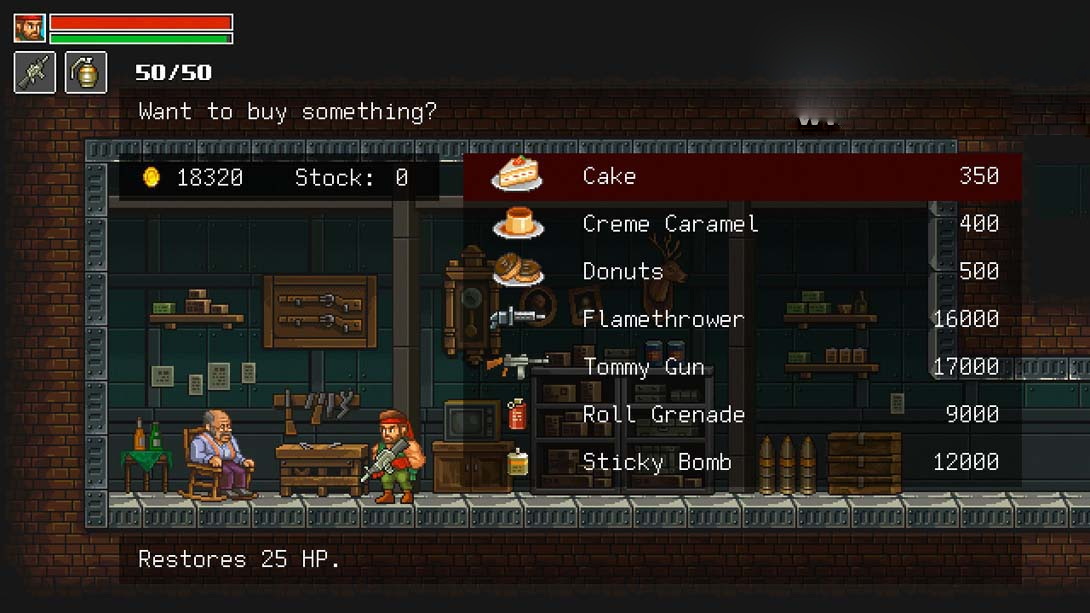Pick the Sticky Bomb entry

tap(741, 462)
